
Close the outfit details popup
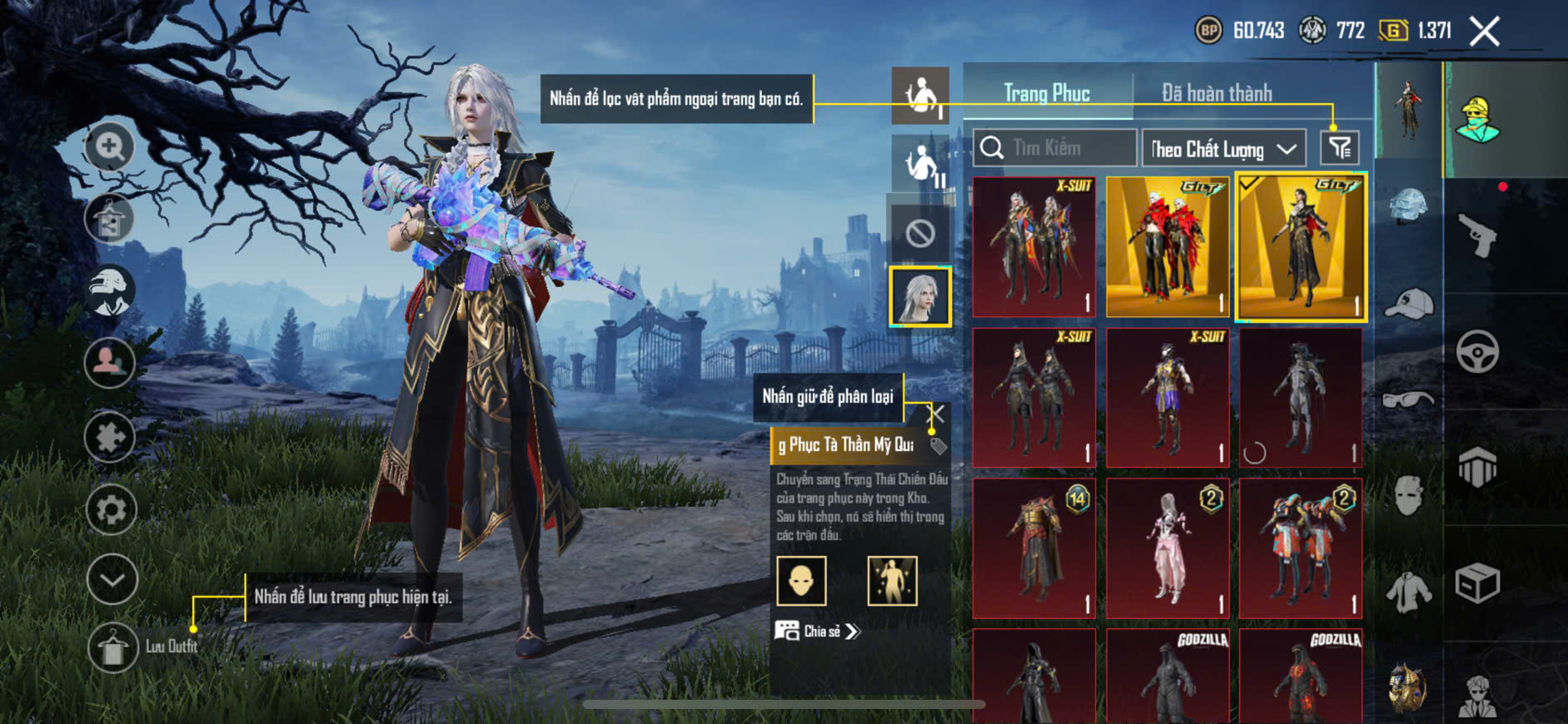(938, 414)
